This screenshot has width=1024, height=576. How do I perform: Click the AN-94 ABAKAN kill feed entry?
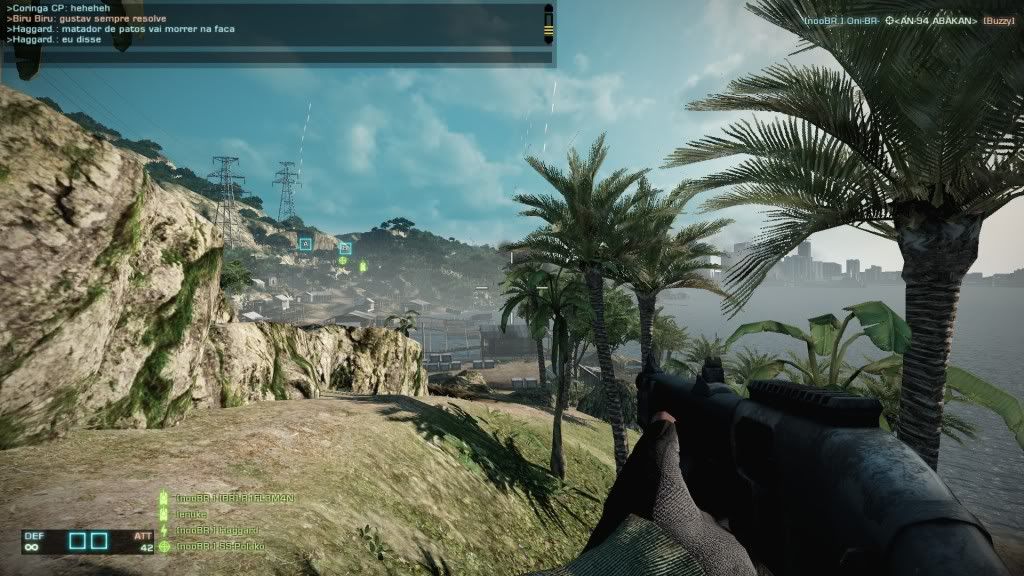pyautogui.click(x=908, y=21)
